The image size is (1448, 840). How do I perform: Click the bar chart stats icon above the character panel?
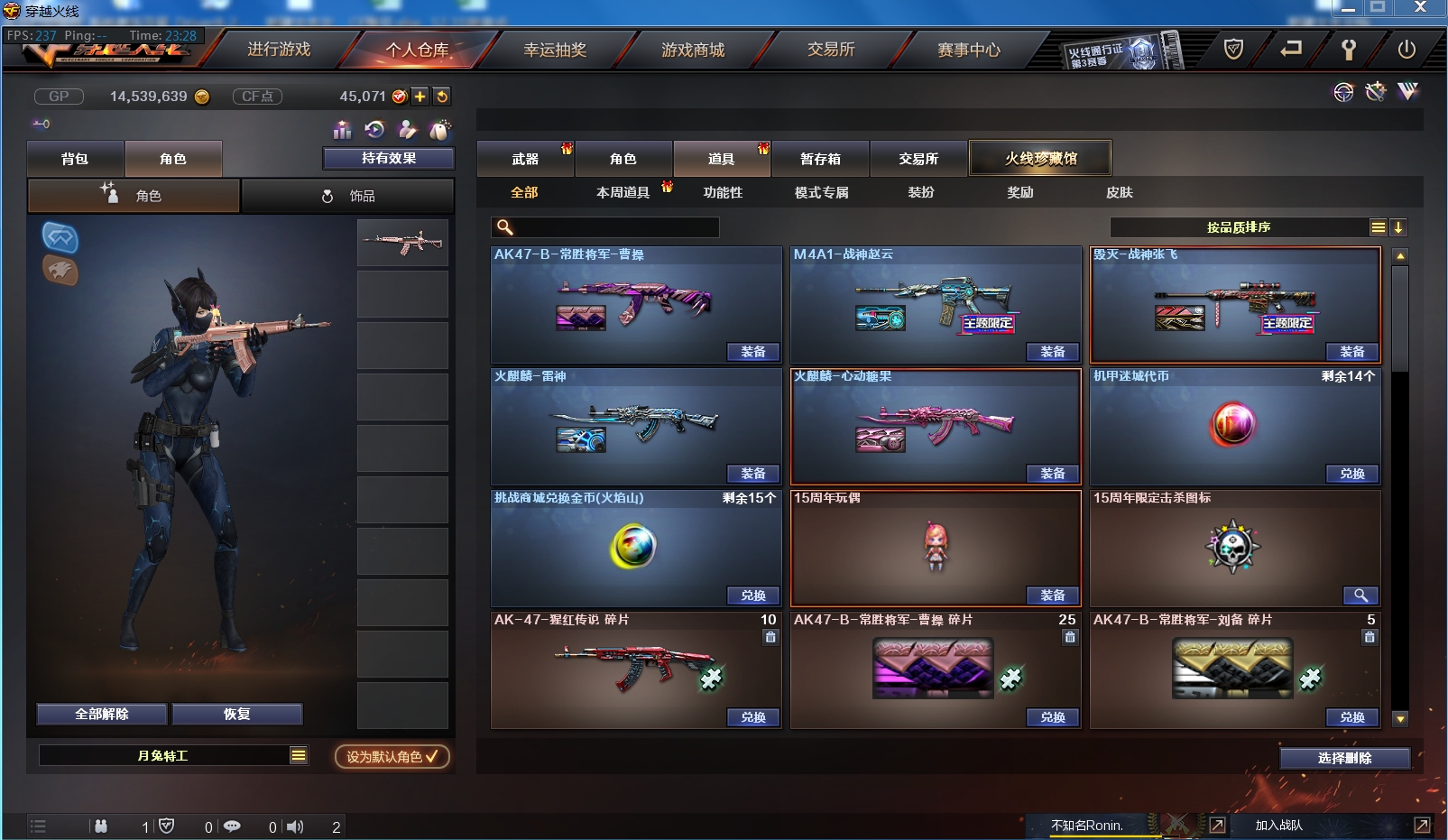[x=343, y=130]
